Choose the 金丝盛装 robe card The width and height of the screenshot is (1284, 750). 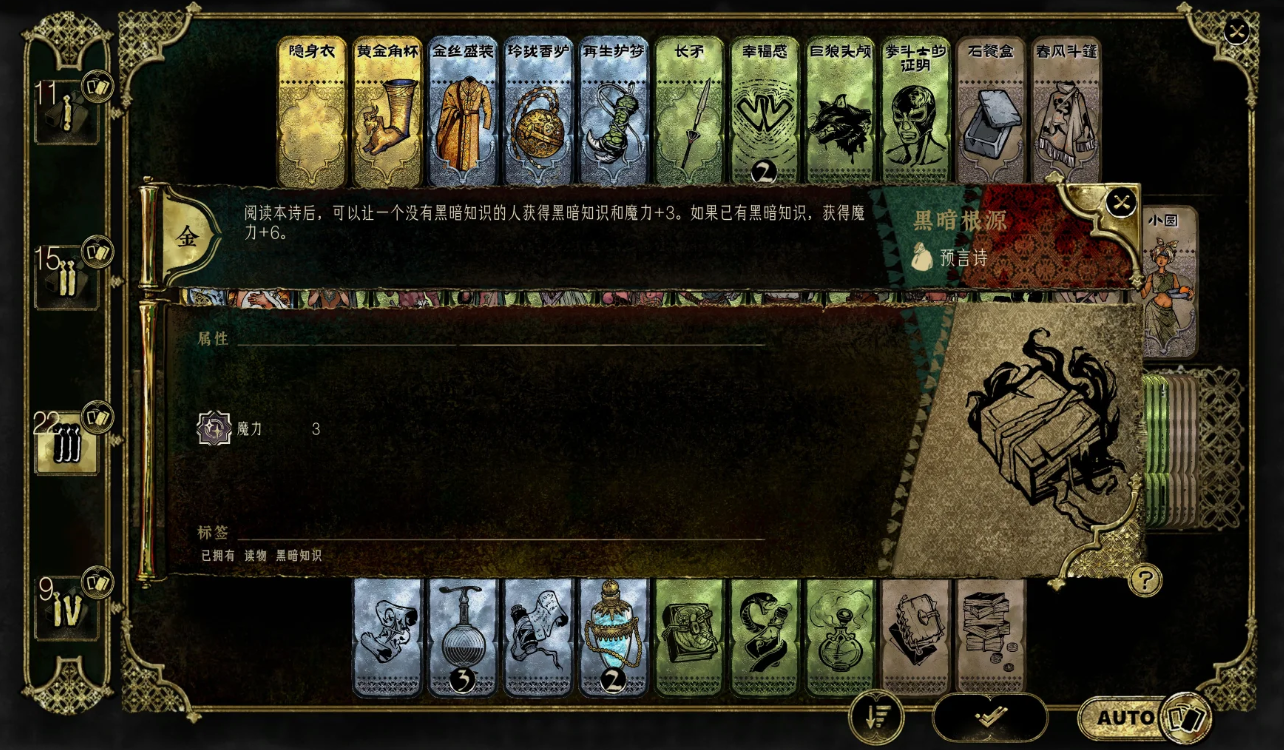tap(463, 112)
